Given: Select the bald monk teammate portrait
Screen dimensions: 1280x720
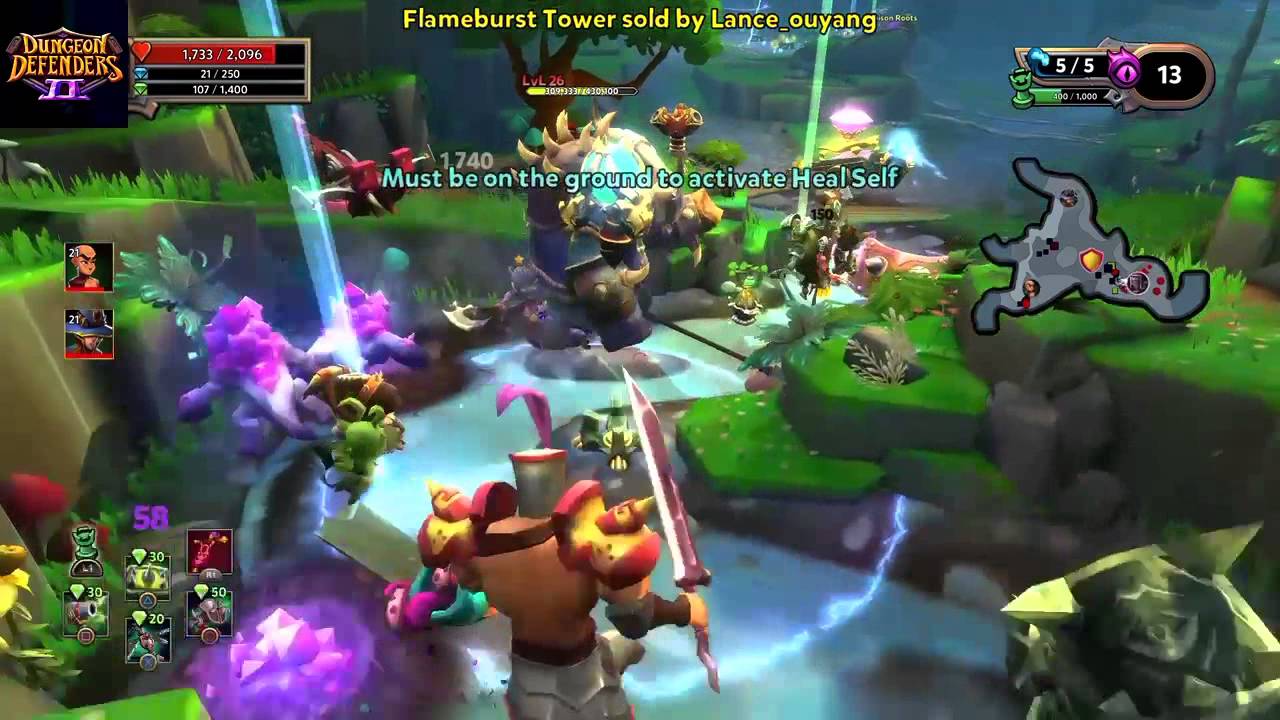Looking at the screenshot, I should pyautogui.click(x=89, y=267).
